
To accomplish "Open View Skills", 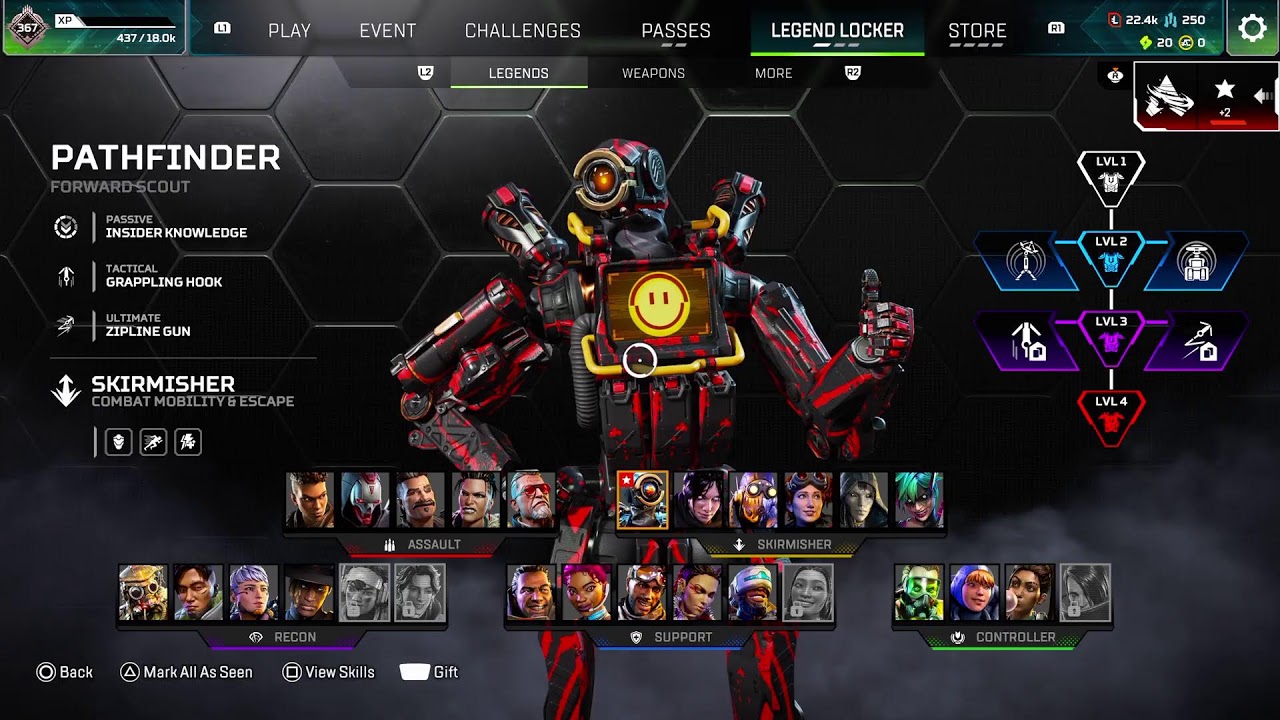I will pyautogui.click(x=329, y=672).
